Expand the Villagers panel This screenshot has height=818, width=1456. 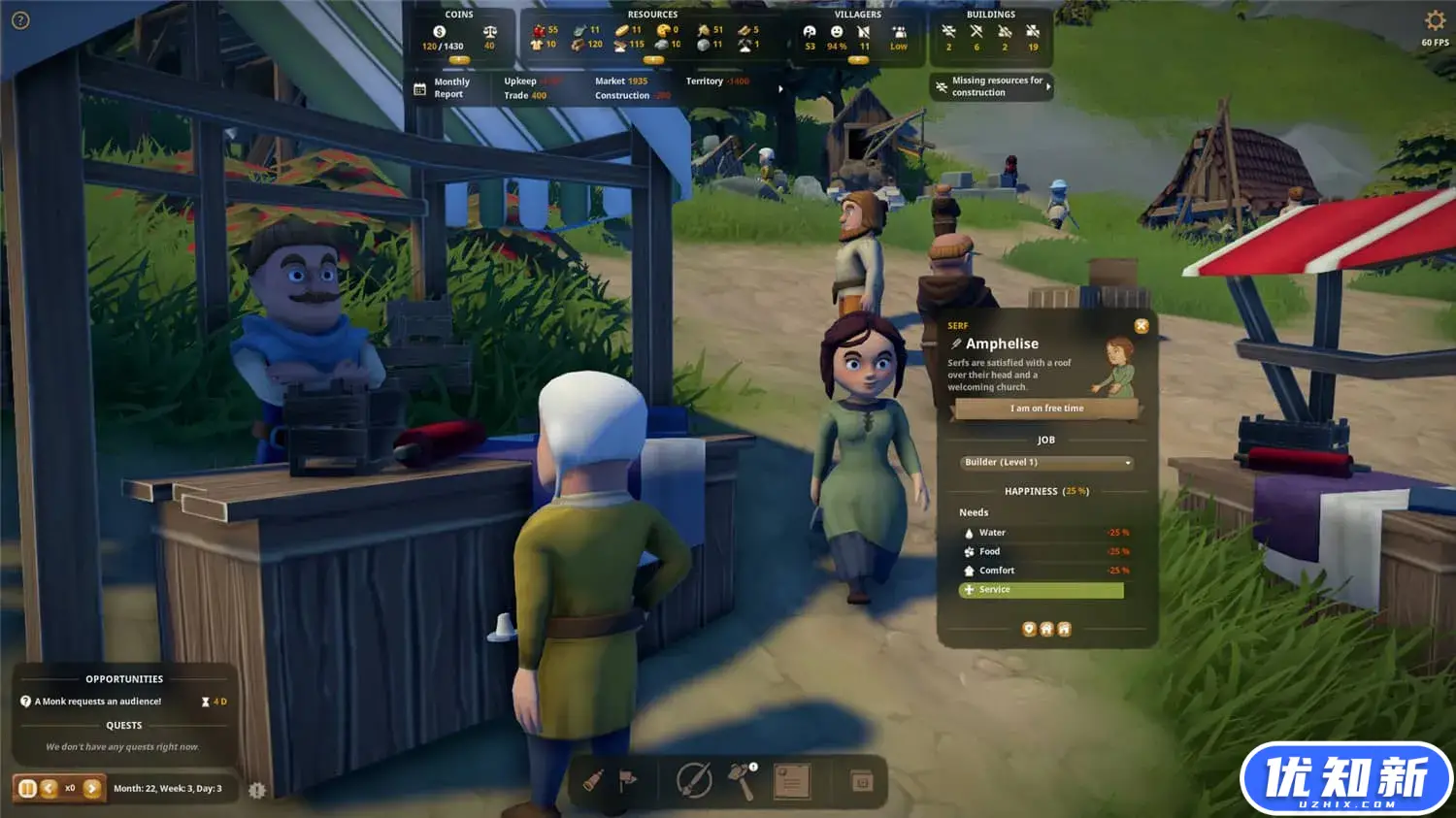coord(858,60)
